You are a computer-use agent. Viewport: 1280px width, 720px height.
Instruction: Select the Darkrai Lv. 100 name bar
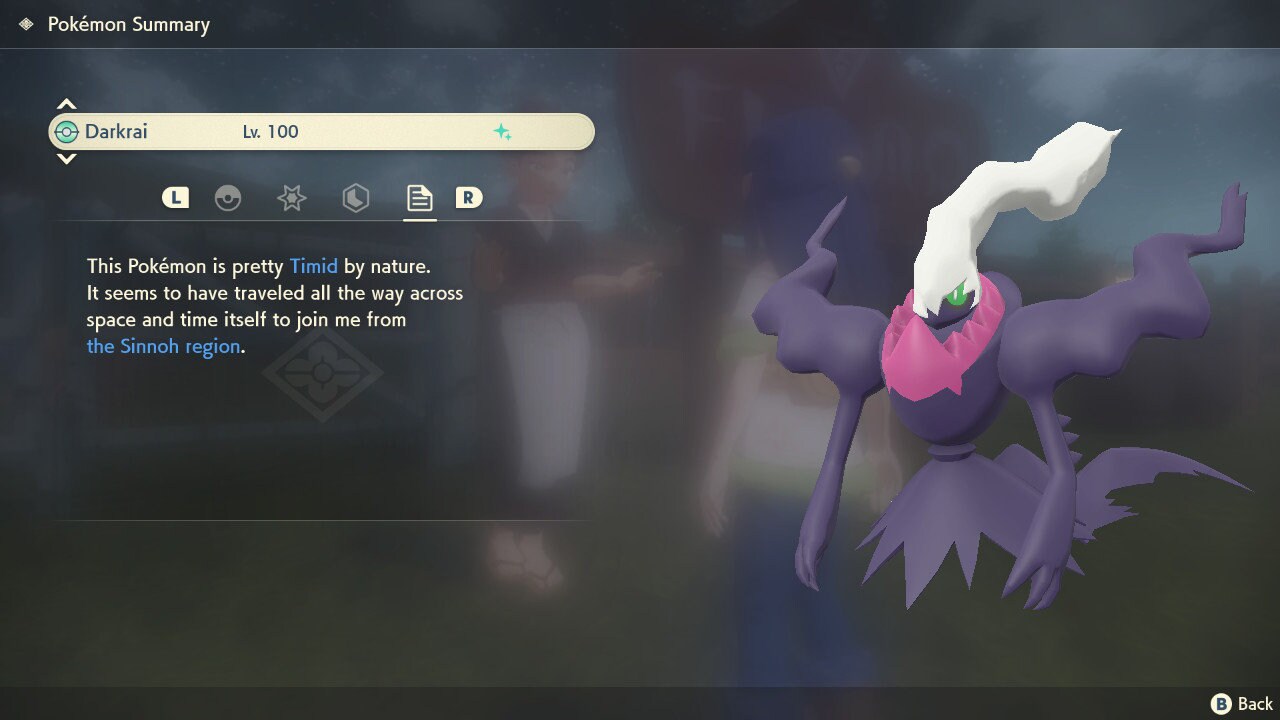point(321,132)
